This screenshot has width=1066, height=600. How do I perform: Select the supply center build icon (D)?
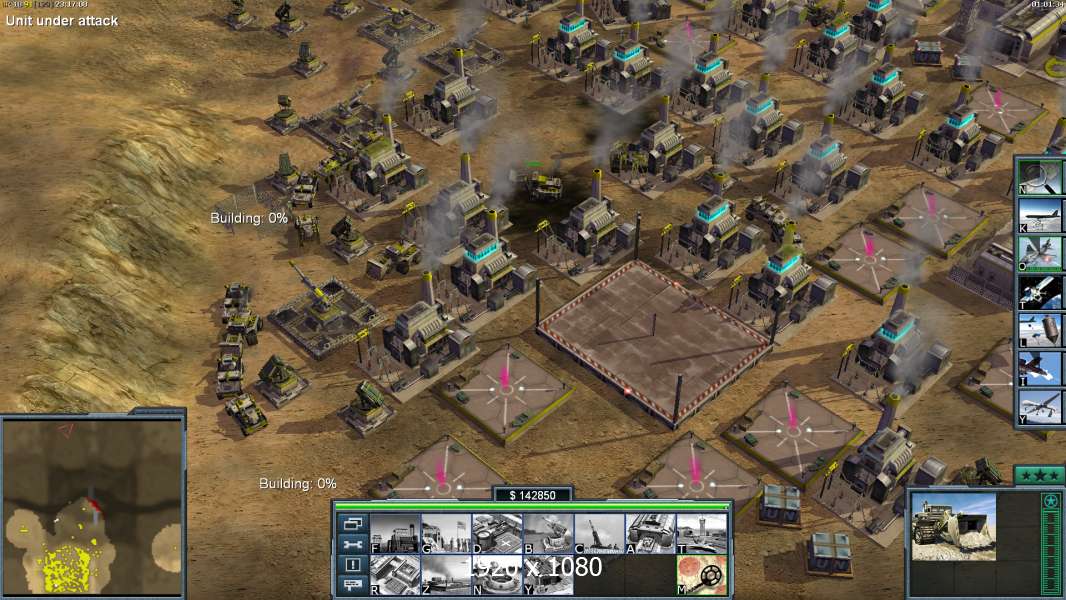tap(497, 533)
